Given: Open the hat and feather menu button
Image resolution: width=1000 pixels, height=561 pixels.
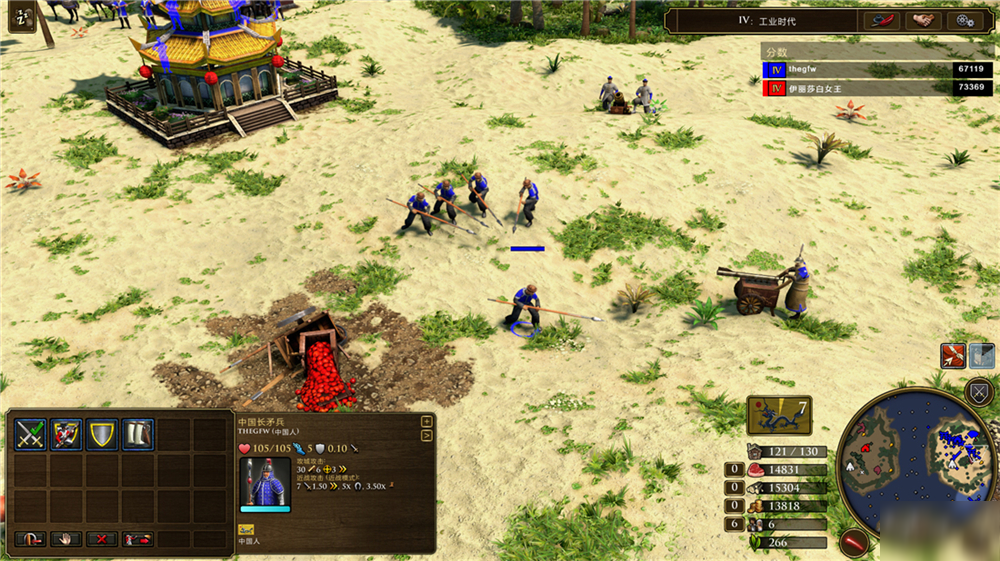Looking at the screenshot, I should tap(884, 20).
